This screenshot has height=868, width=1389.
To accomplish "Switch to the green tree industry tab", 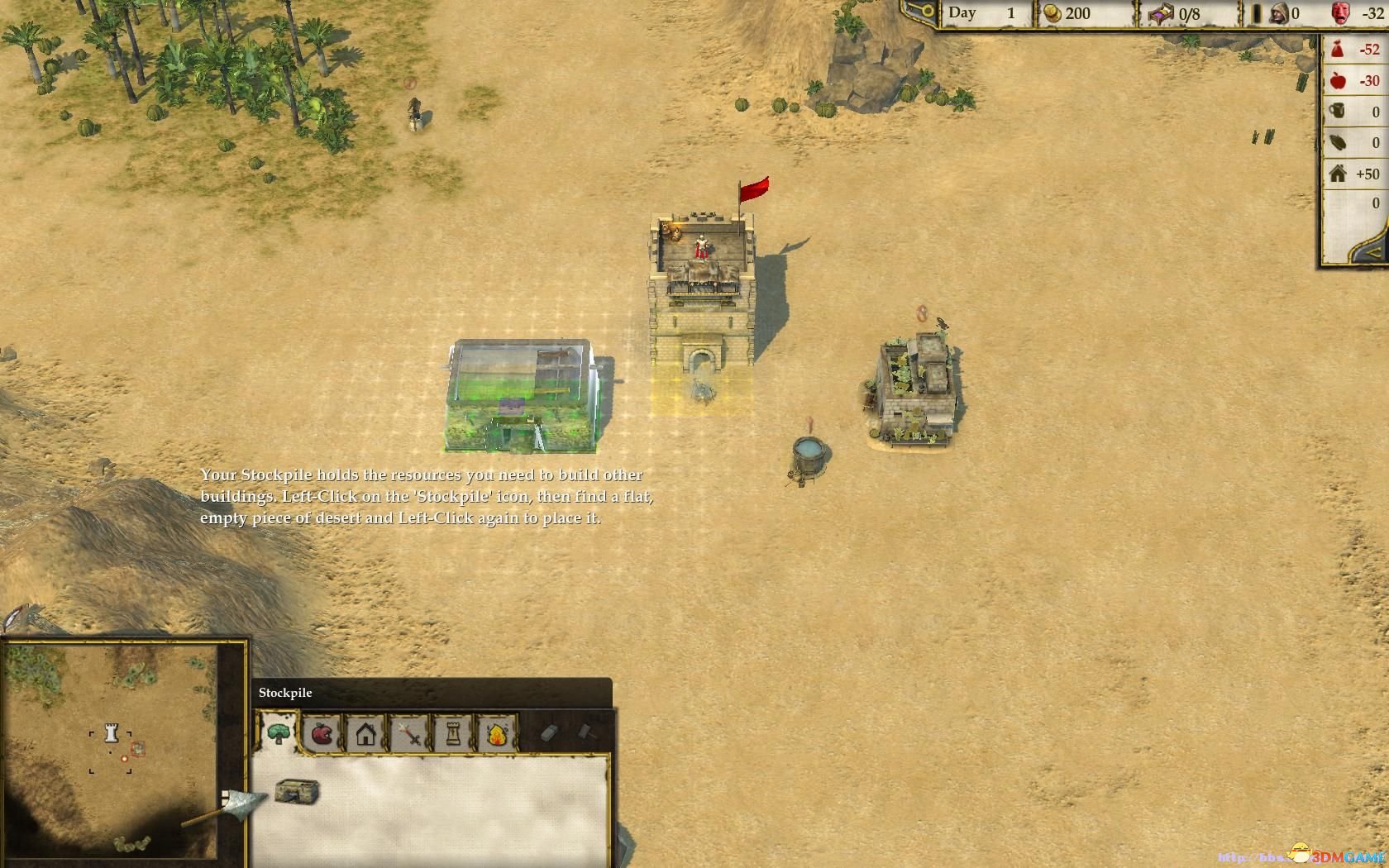I will [x=279, y=733].
